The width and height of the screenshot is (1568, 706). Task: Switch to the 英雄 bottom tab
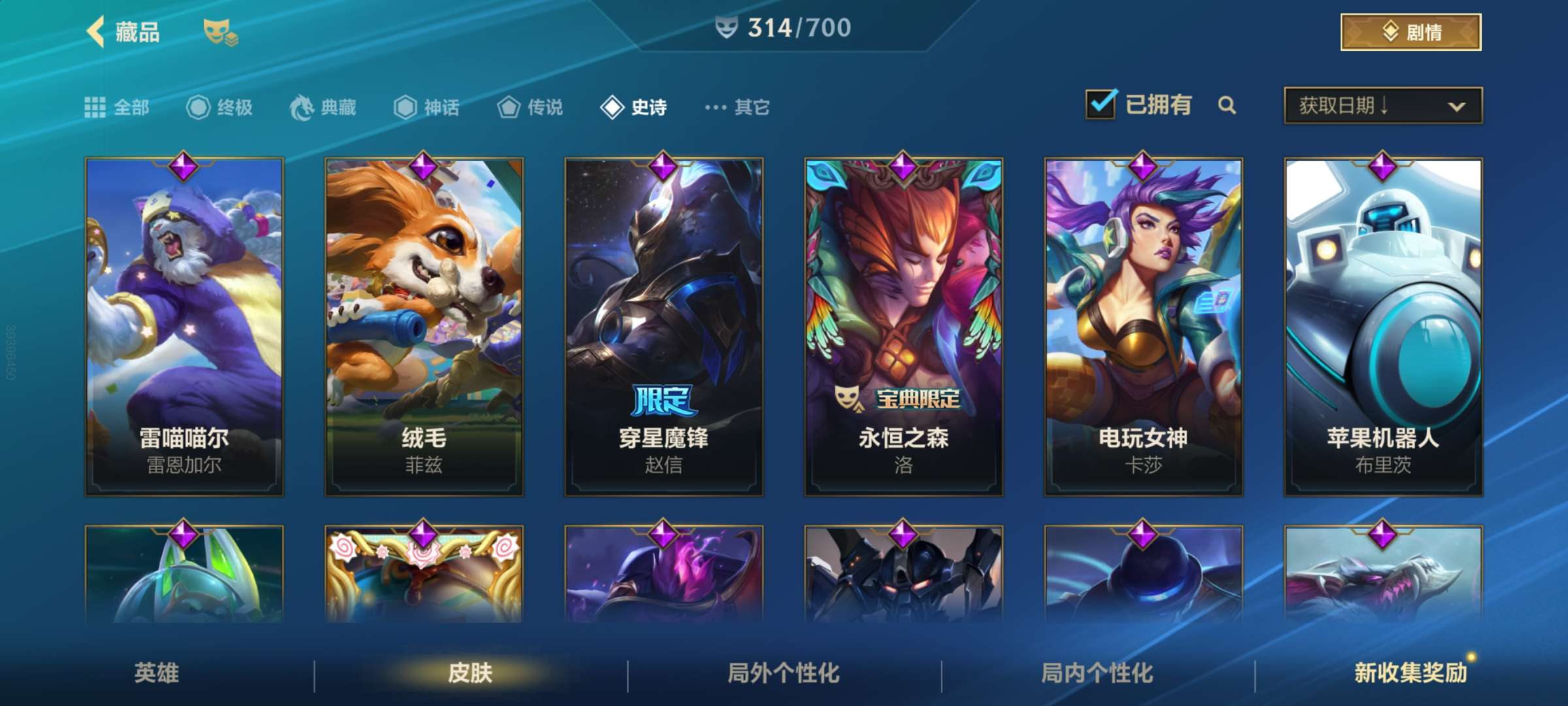click(156, 673)
